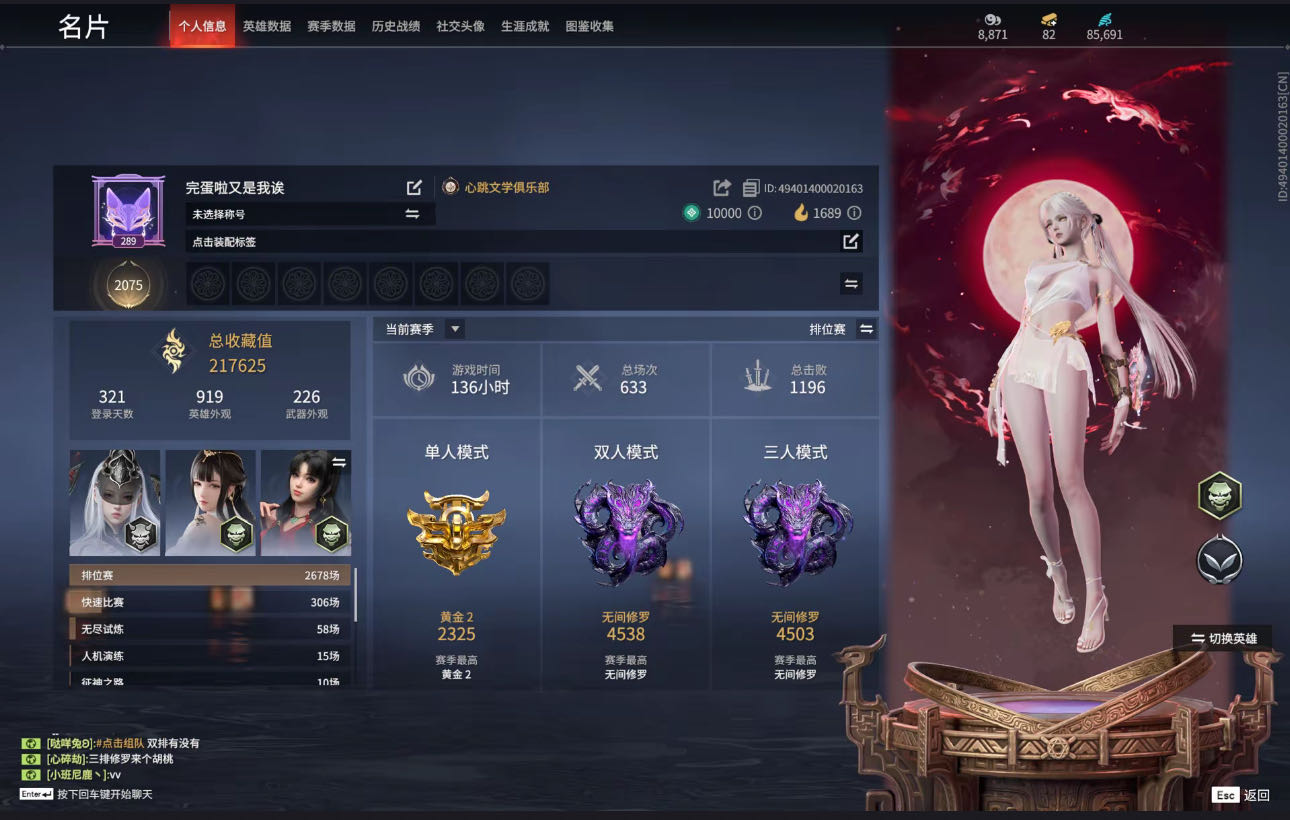Open the 无尽试炼 record row
Viewport: 1290px width, 820px height.
point(210,629)
